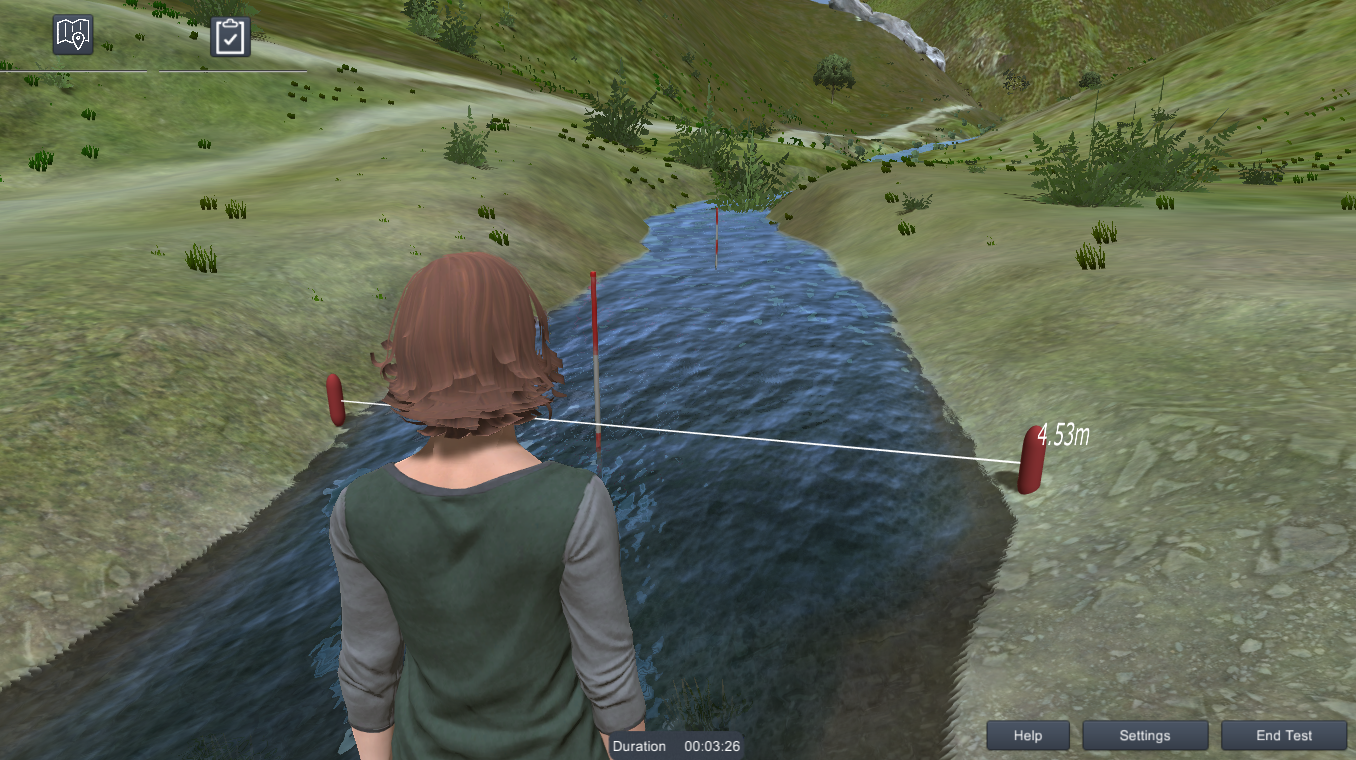
Task: Open the Settings panel
Action: tap(1145, 735)
